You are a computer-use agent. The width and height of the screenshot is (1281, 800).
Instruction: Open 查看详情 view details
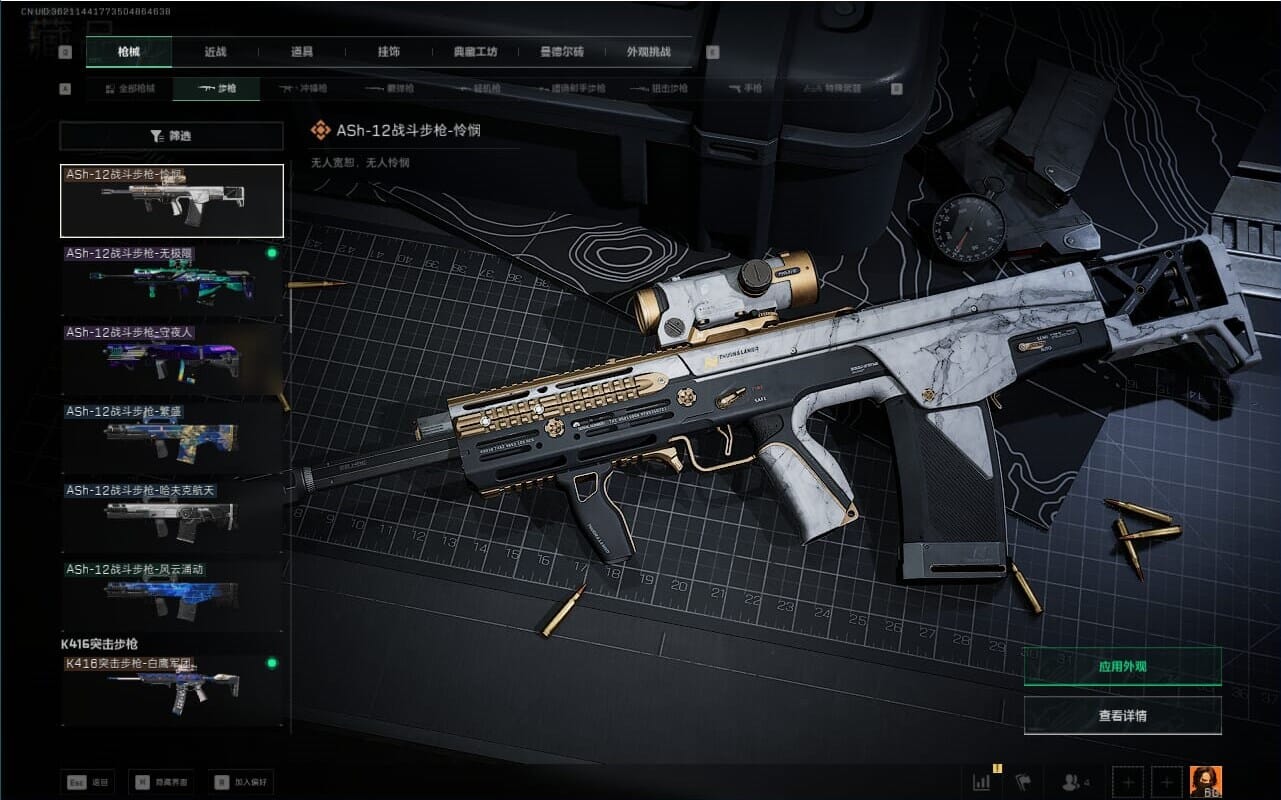tap(1122, 716)
